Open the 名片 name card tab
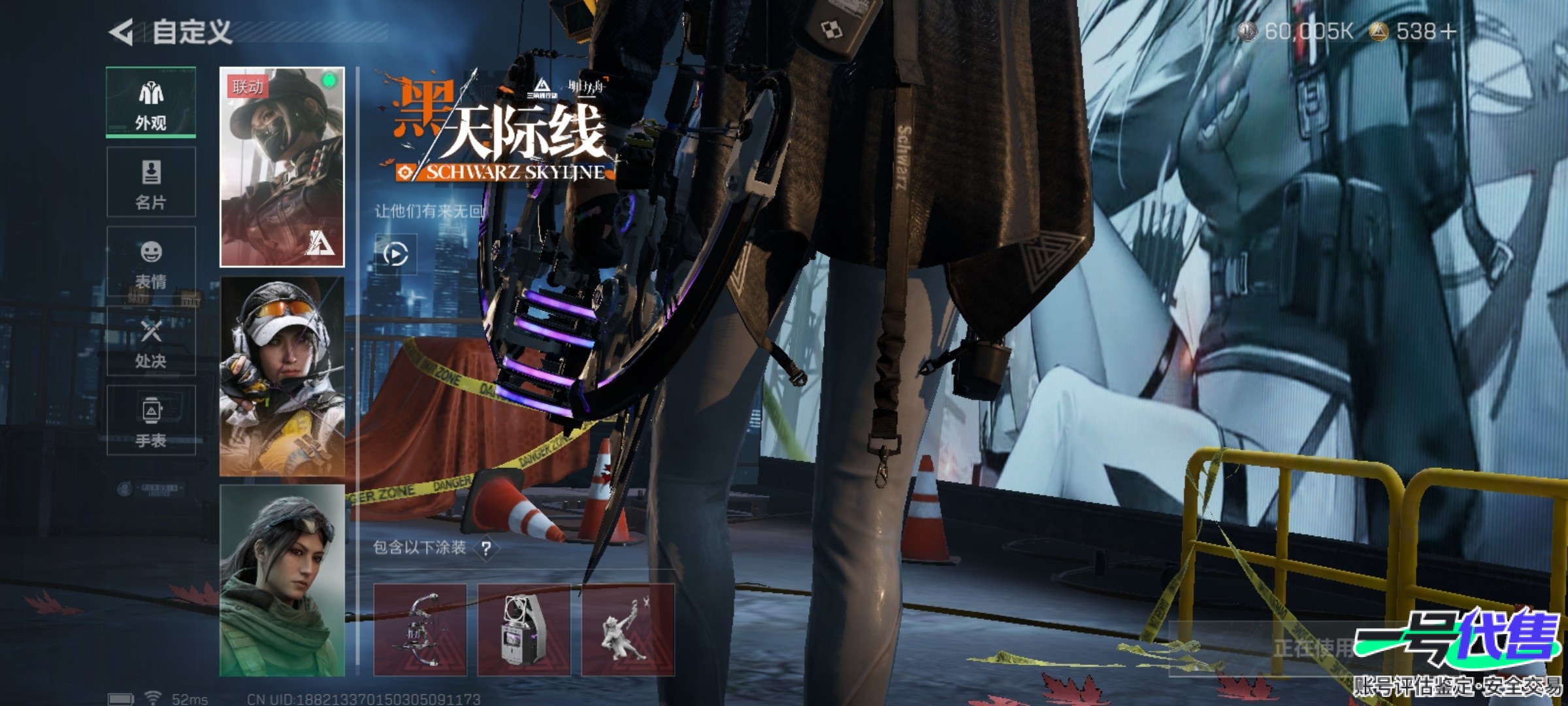 (x=151, y=182)
